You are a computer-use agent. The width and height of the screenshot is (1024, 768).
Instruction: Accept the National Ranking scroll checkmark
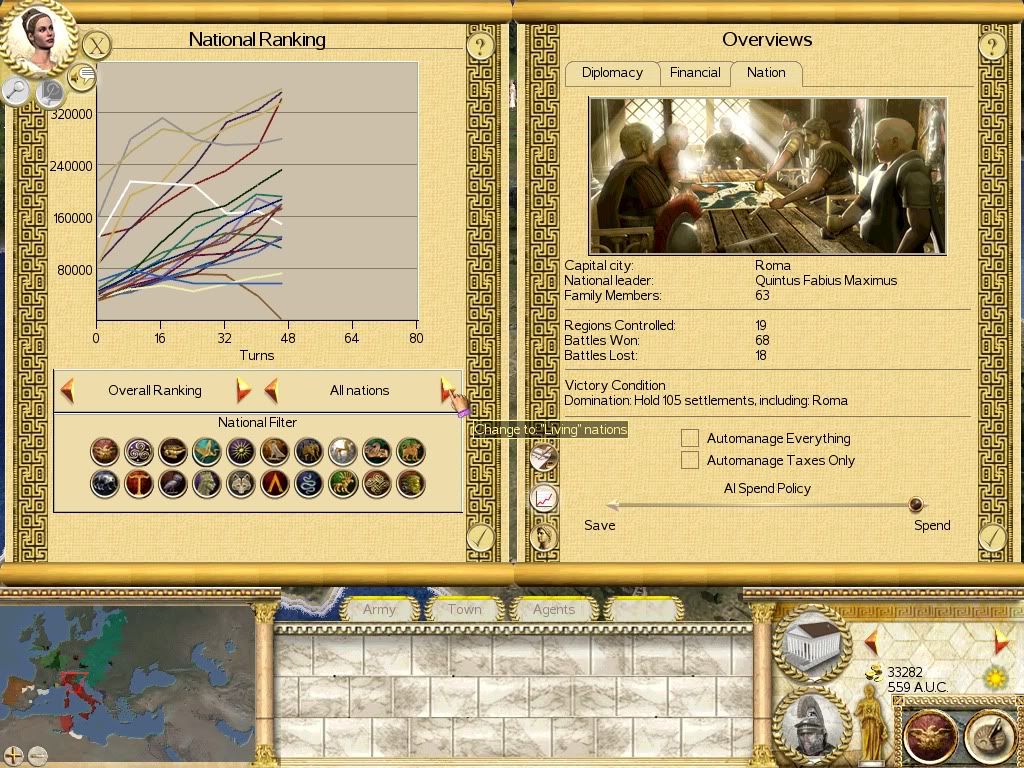click(480, 538)
